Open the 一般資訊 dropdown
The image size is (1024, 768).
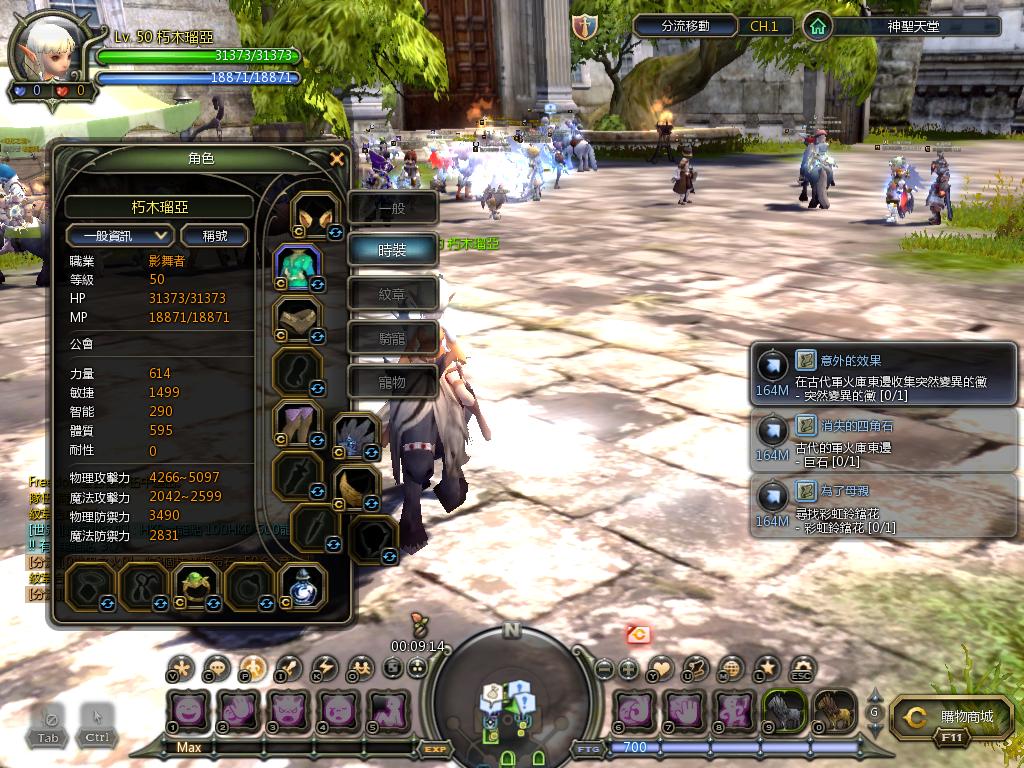[120, 235]
